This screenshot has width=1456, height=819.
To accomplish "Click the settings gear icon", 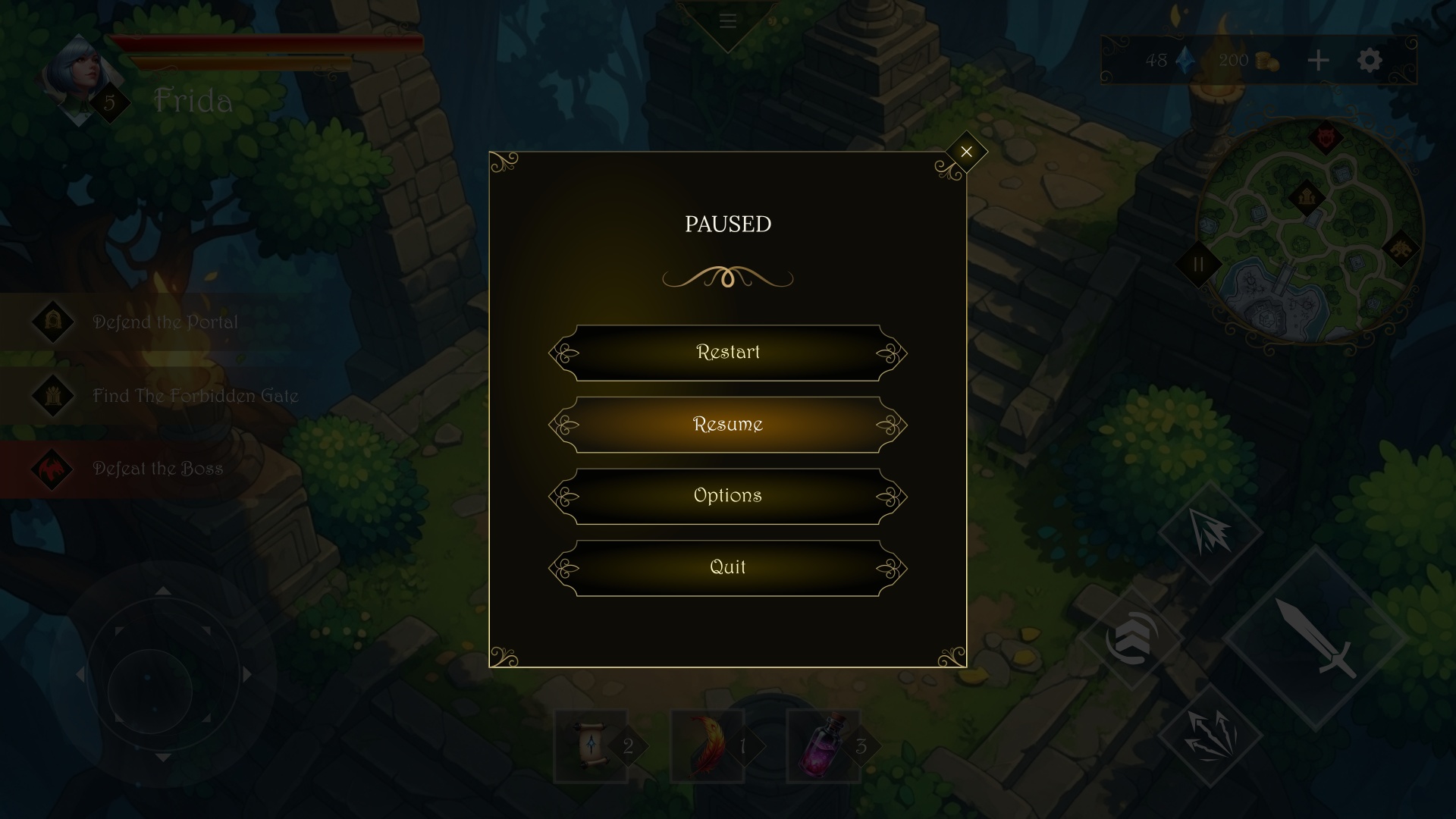I will 1370,61.
